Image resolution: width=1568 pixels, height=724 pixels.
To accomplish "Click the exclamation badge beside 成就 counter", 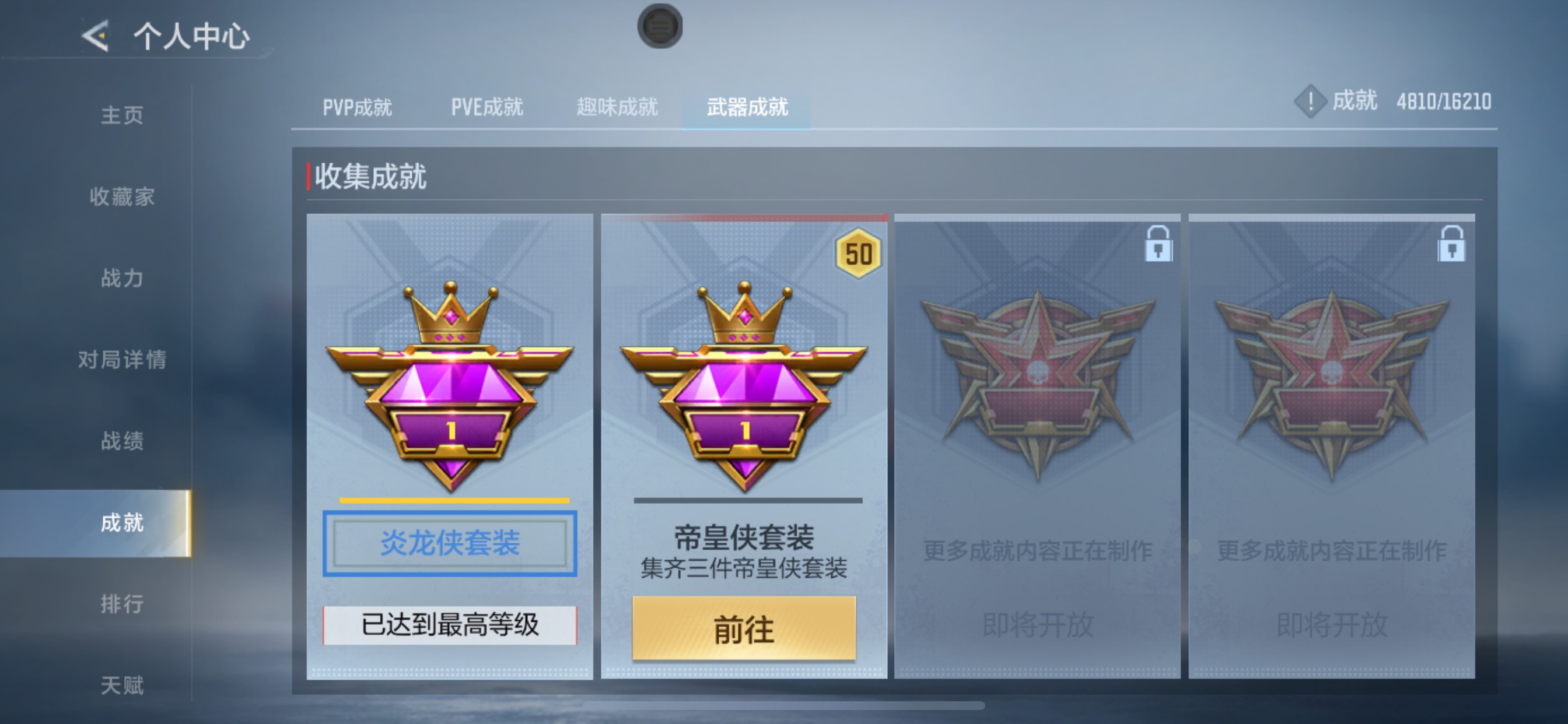I will [1310, 102].
